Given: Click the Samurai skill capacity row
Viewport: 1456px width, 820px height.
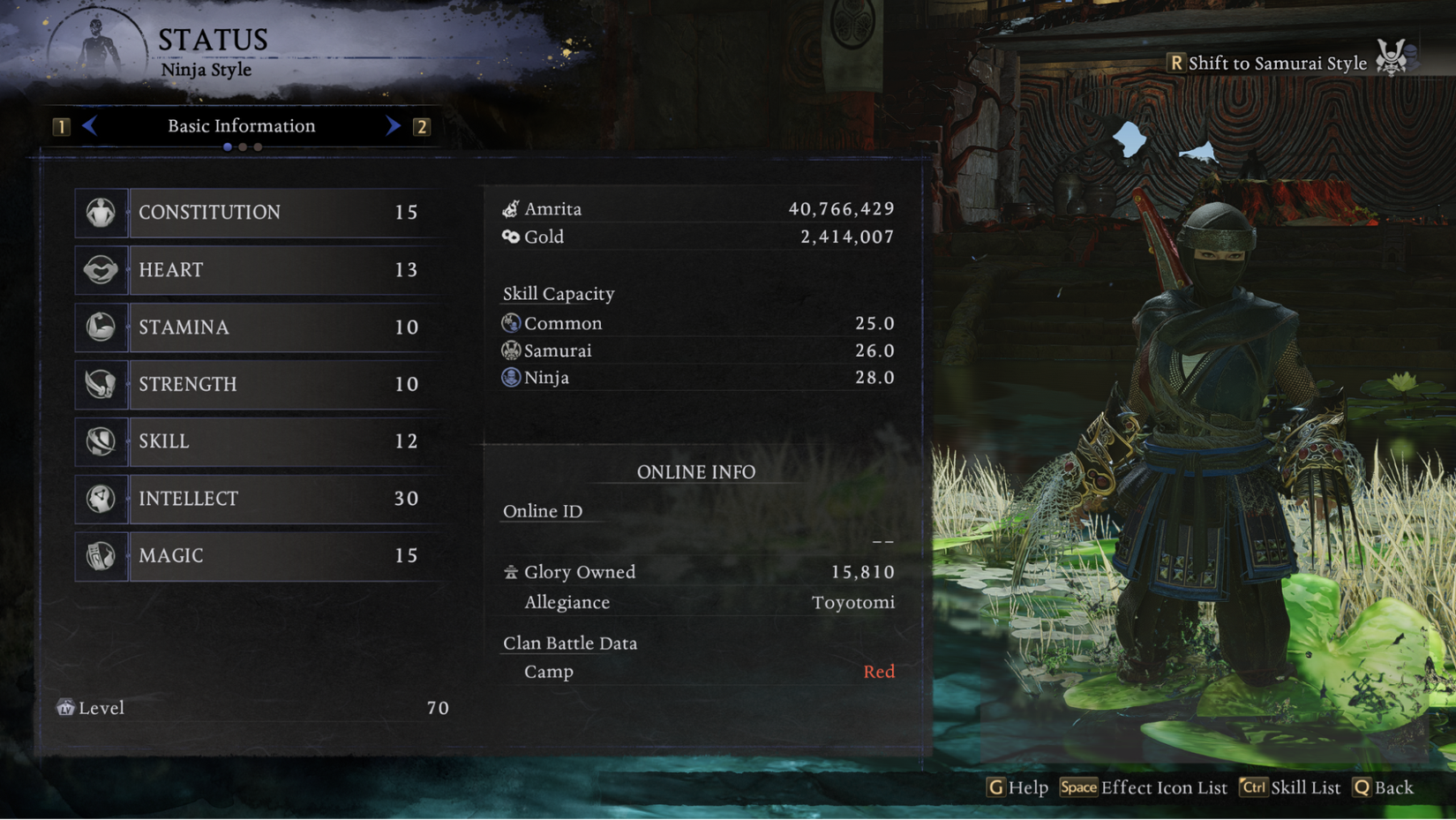Looking at the screenshot, I should tap(697, 350).
